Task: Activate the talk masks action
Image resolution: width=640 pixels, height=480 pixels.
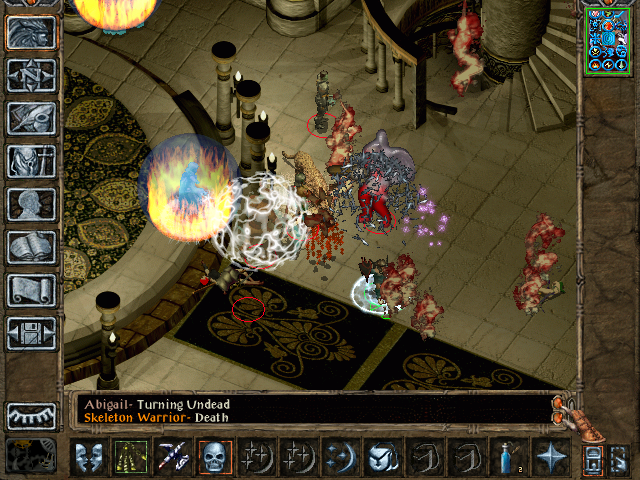Action: tap(89, 457)
